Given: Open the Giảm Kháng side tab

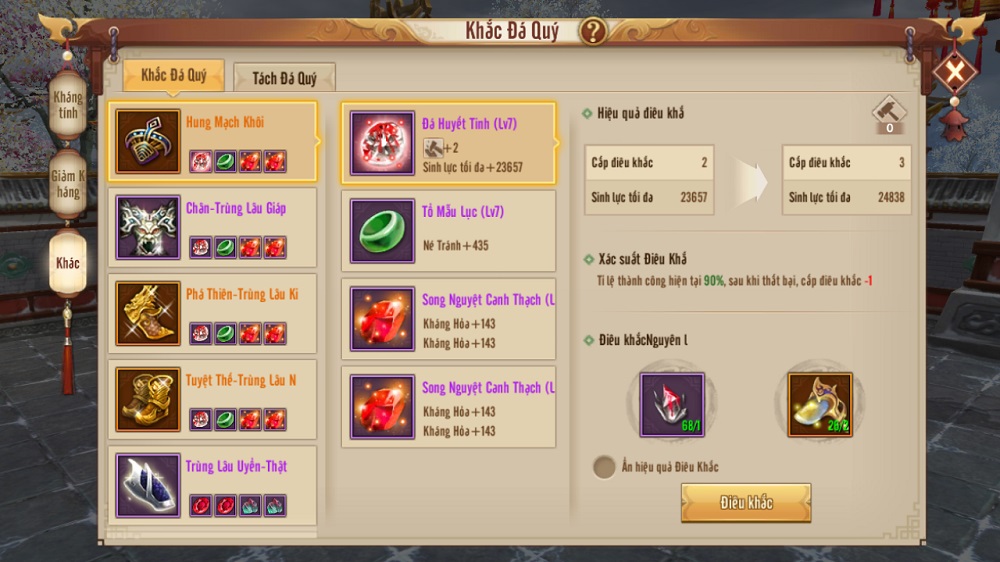Looking at the screenshot, I should [x=68, y=184].
